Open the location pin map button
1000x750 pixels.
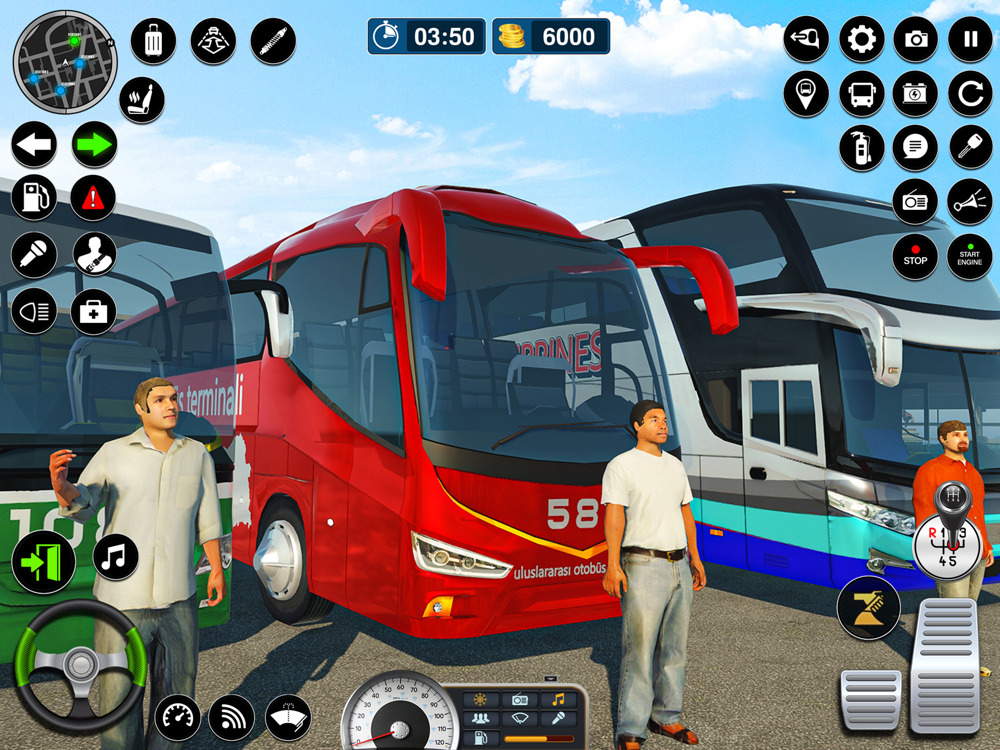coord(806,94)
